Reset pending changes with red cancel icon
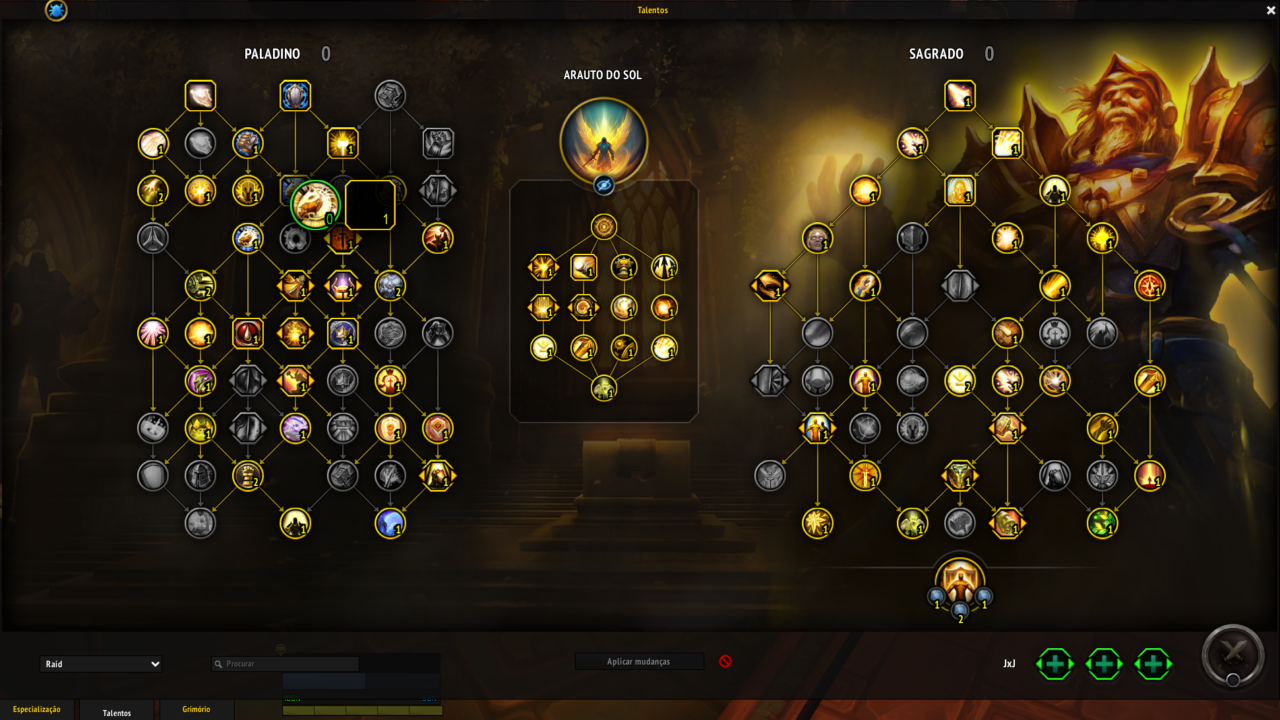The image size is (1280, 720). coord(725,661)
